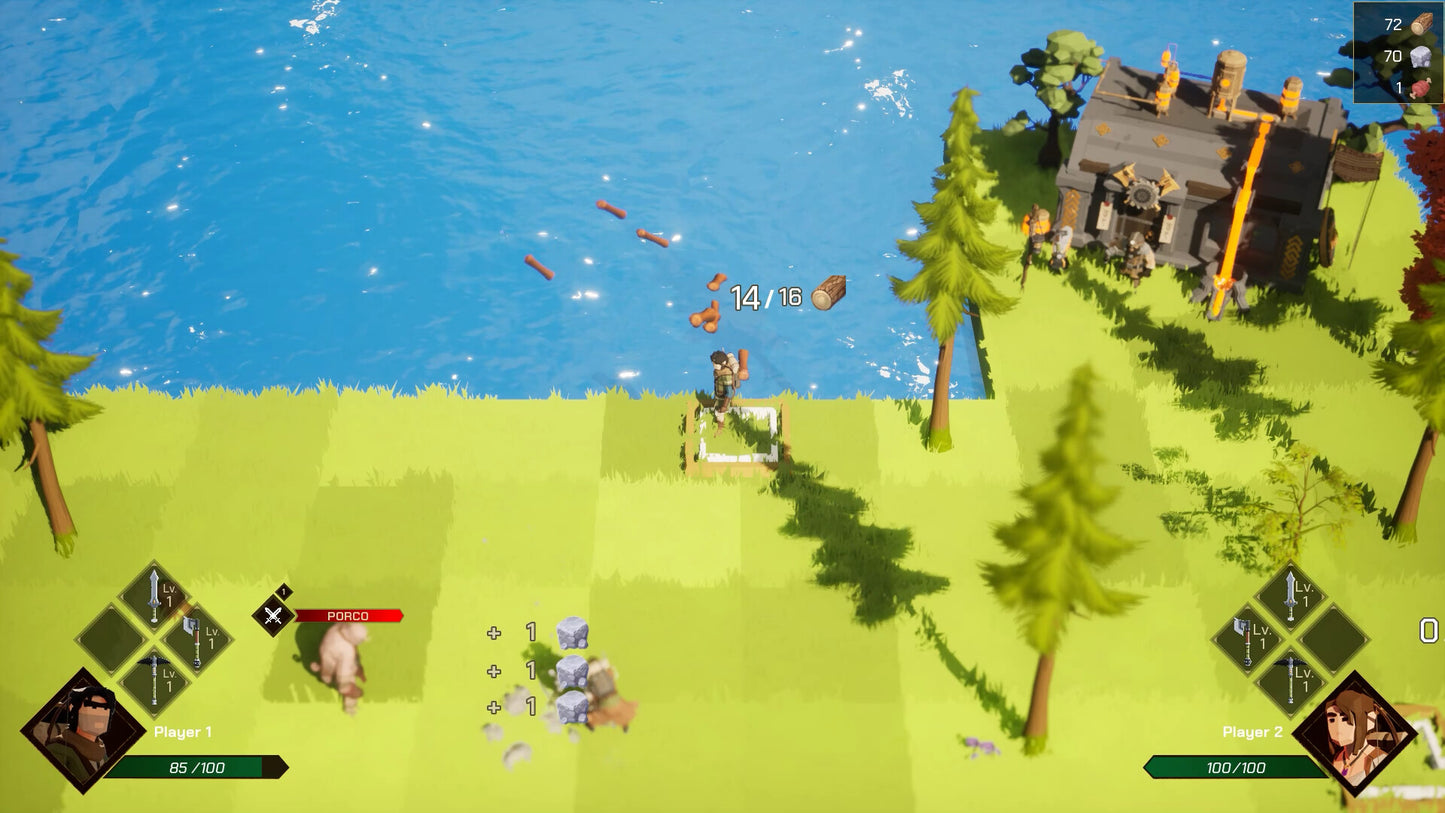
Task: Click Player 2's character portrait
Action: pyautogui.click(x=1354, y=733)
